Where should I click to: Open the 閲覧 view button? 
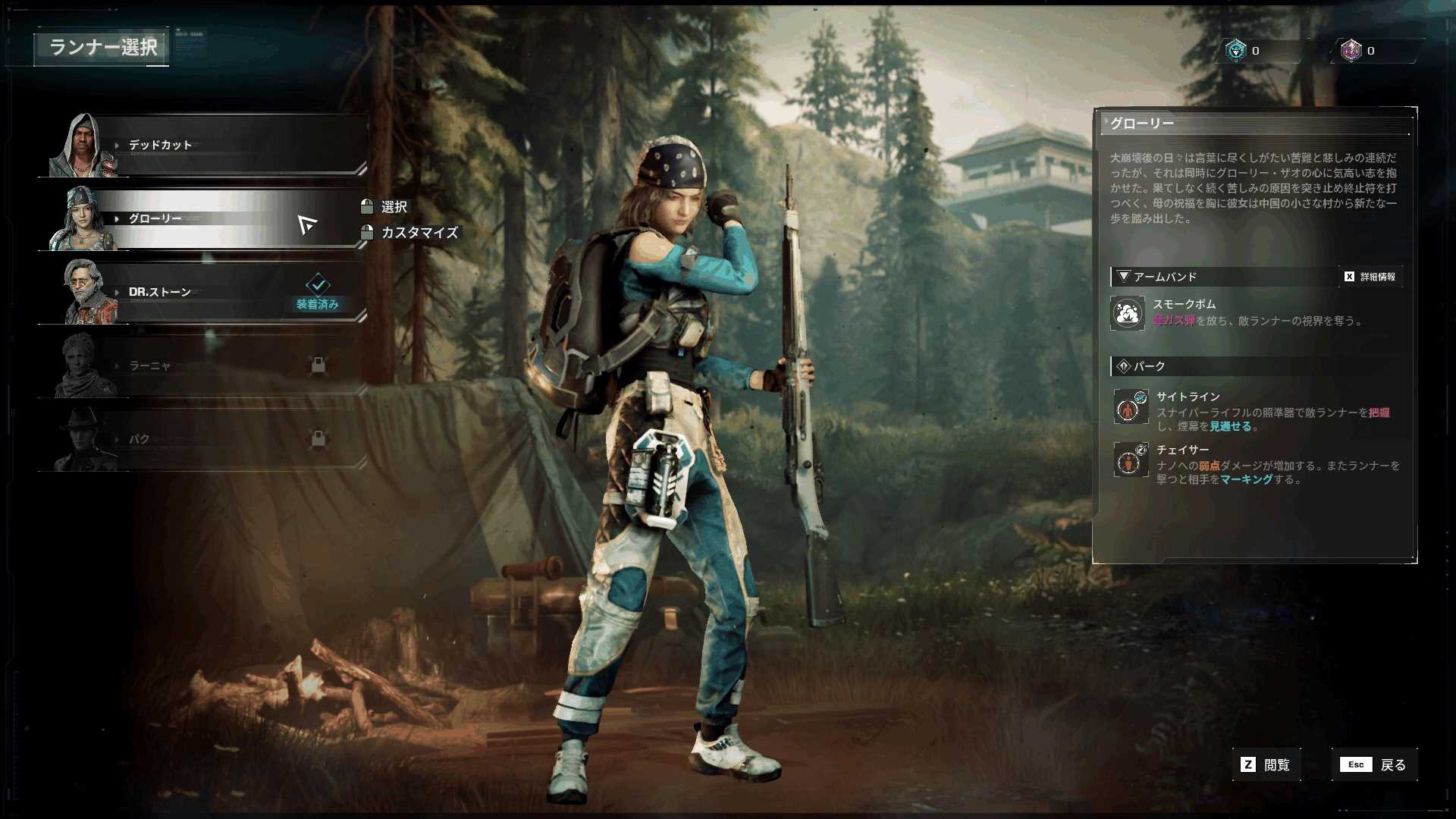[1266, 765]
